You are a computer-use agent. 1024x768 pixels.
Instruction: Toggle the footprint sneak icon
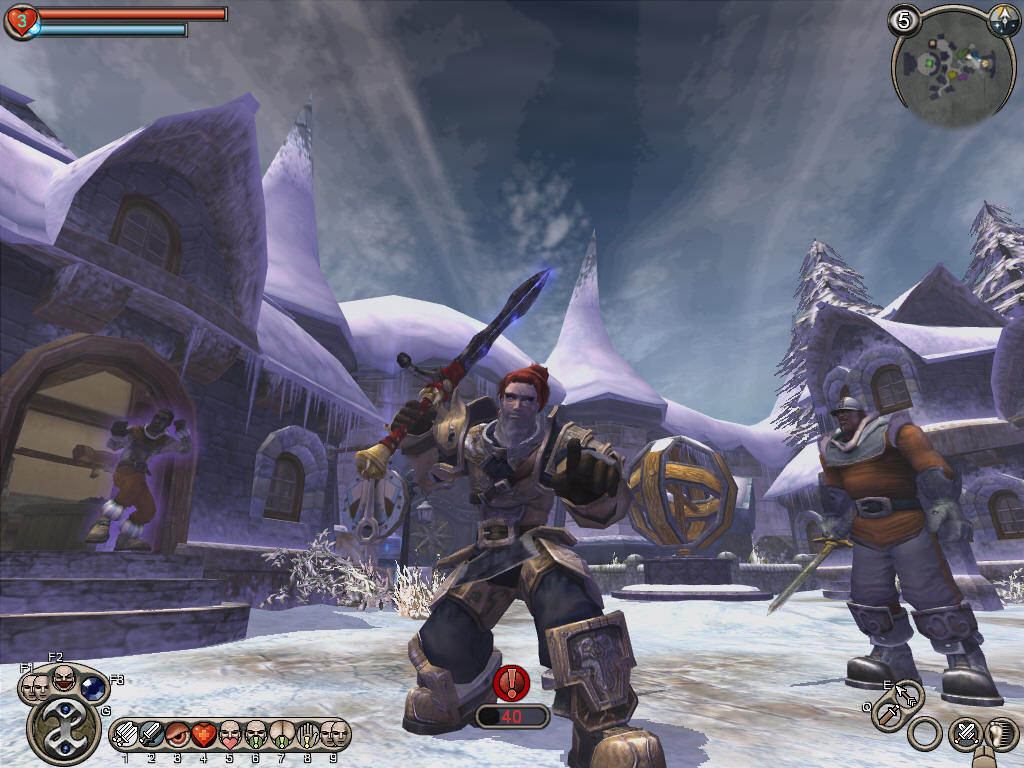[x=999, y=735]
